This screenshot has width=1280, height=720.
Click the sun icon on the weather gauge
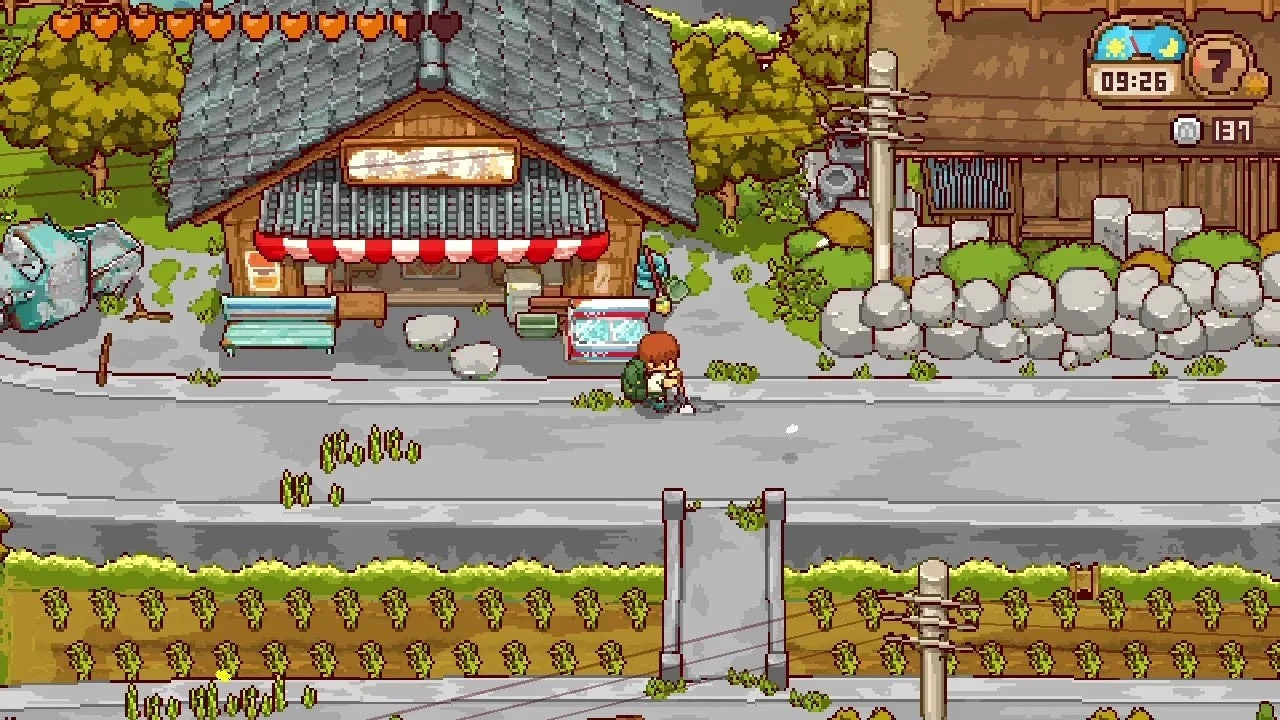(x=1114, y=46)
